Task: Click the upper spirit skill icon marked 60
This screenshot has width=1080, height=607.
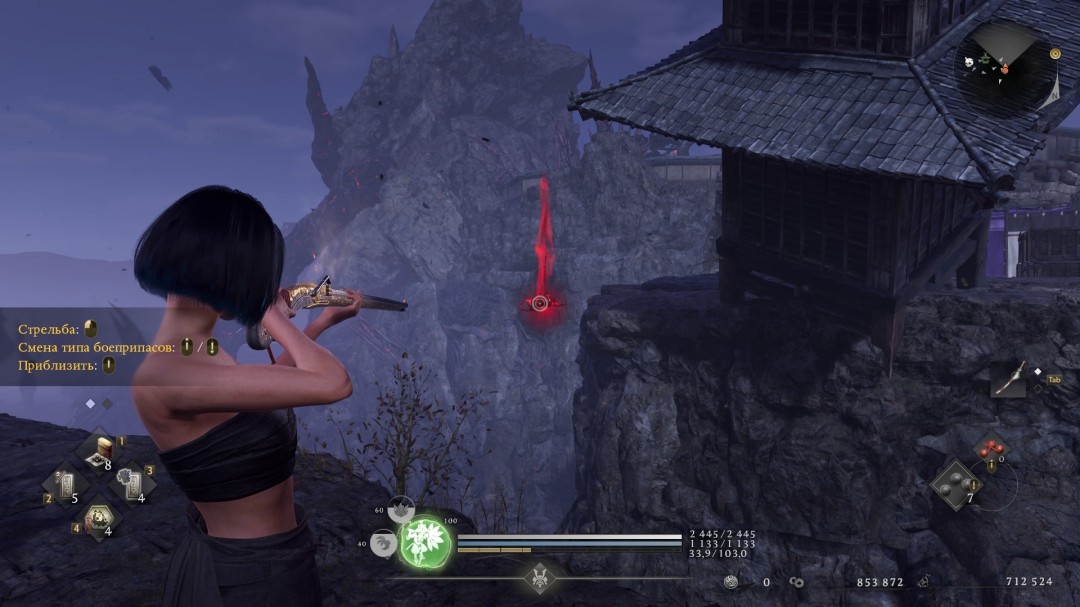Action: (x=401, y=510)
